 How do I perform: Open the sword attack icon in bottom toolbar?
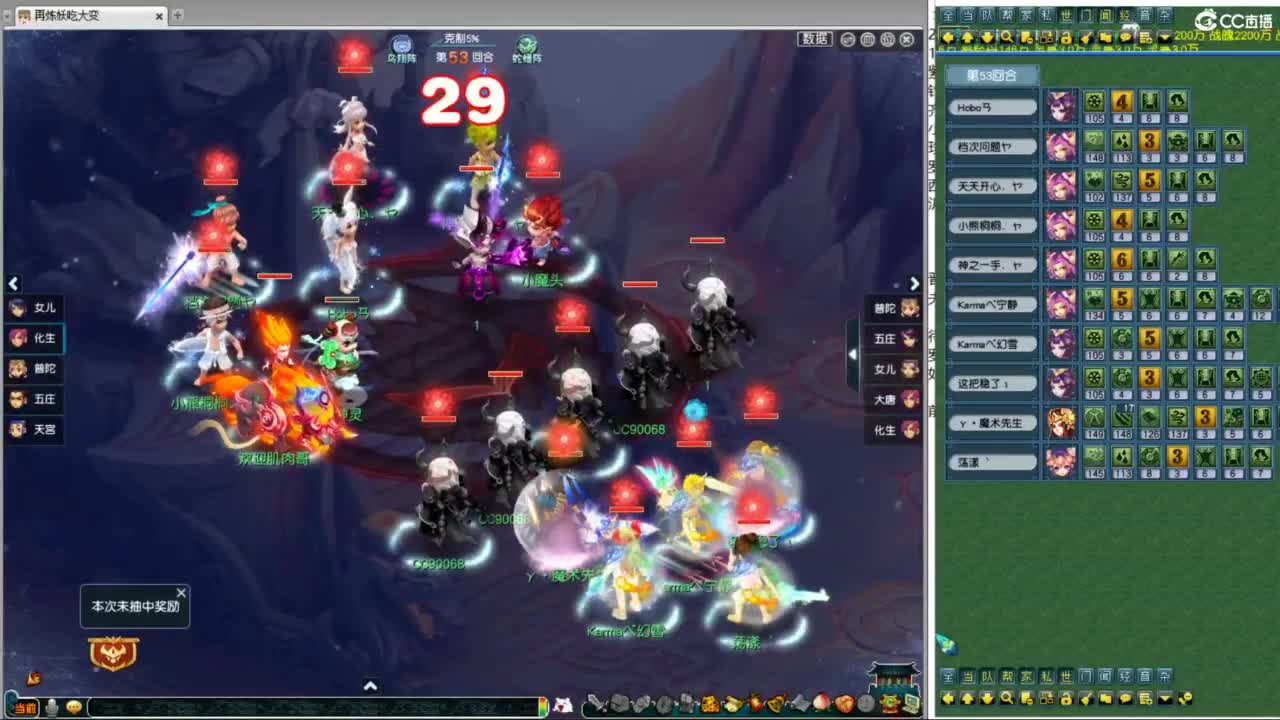tap(597, 703)
